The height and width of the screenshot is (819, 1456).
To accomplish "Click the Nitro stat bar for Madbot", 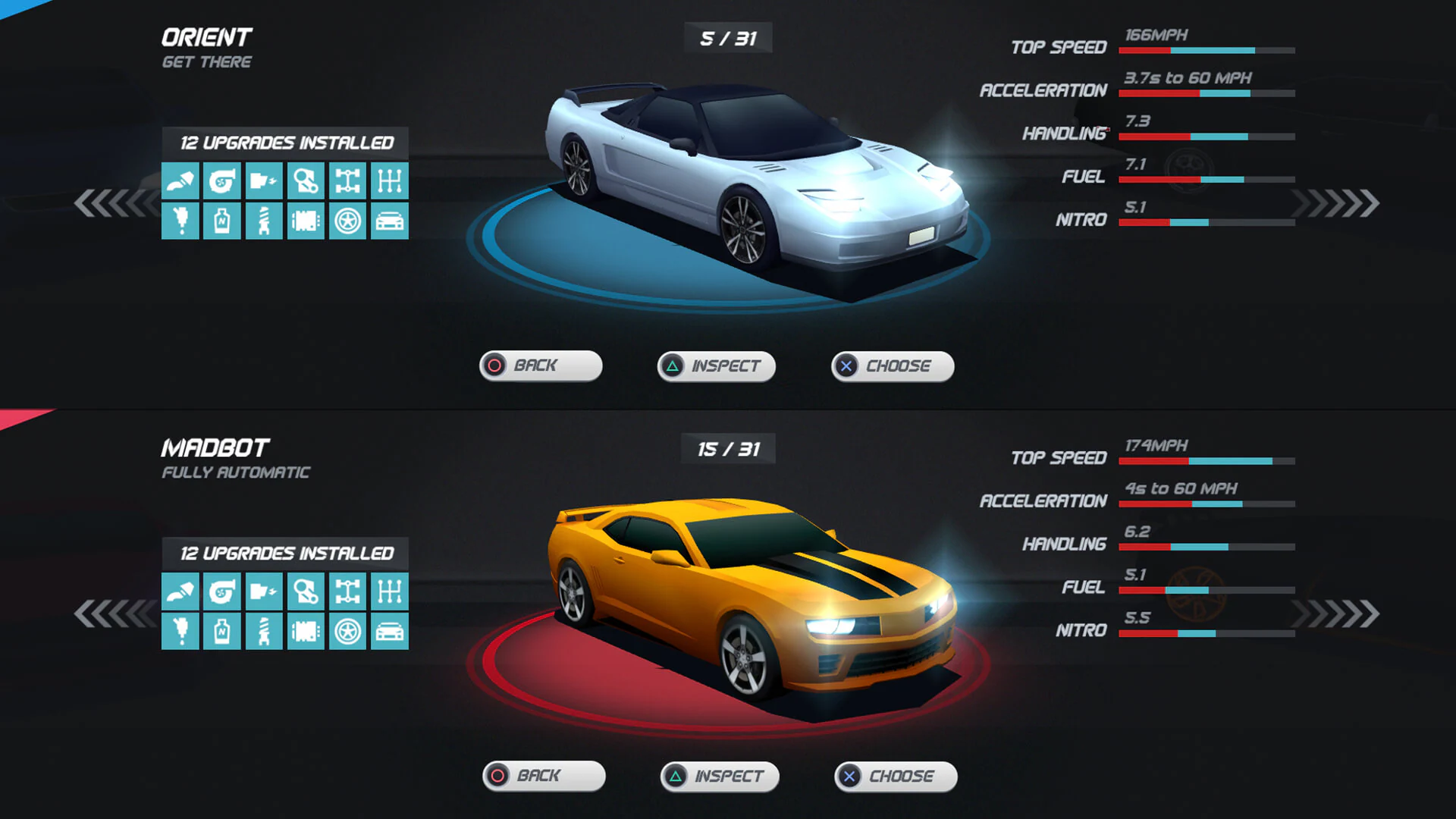I will 1206,631.
